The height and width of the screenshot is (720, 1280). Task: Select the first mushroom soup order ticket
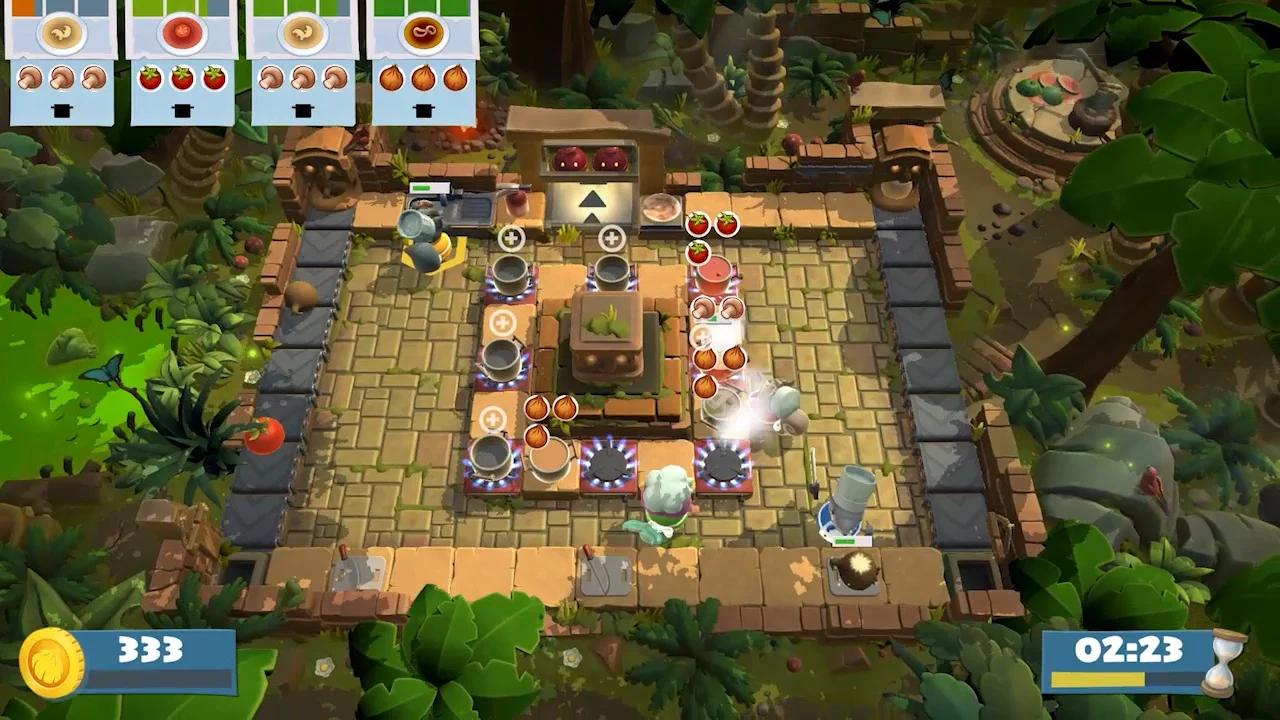tap(62, 55)
